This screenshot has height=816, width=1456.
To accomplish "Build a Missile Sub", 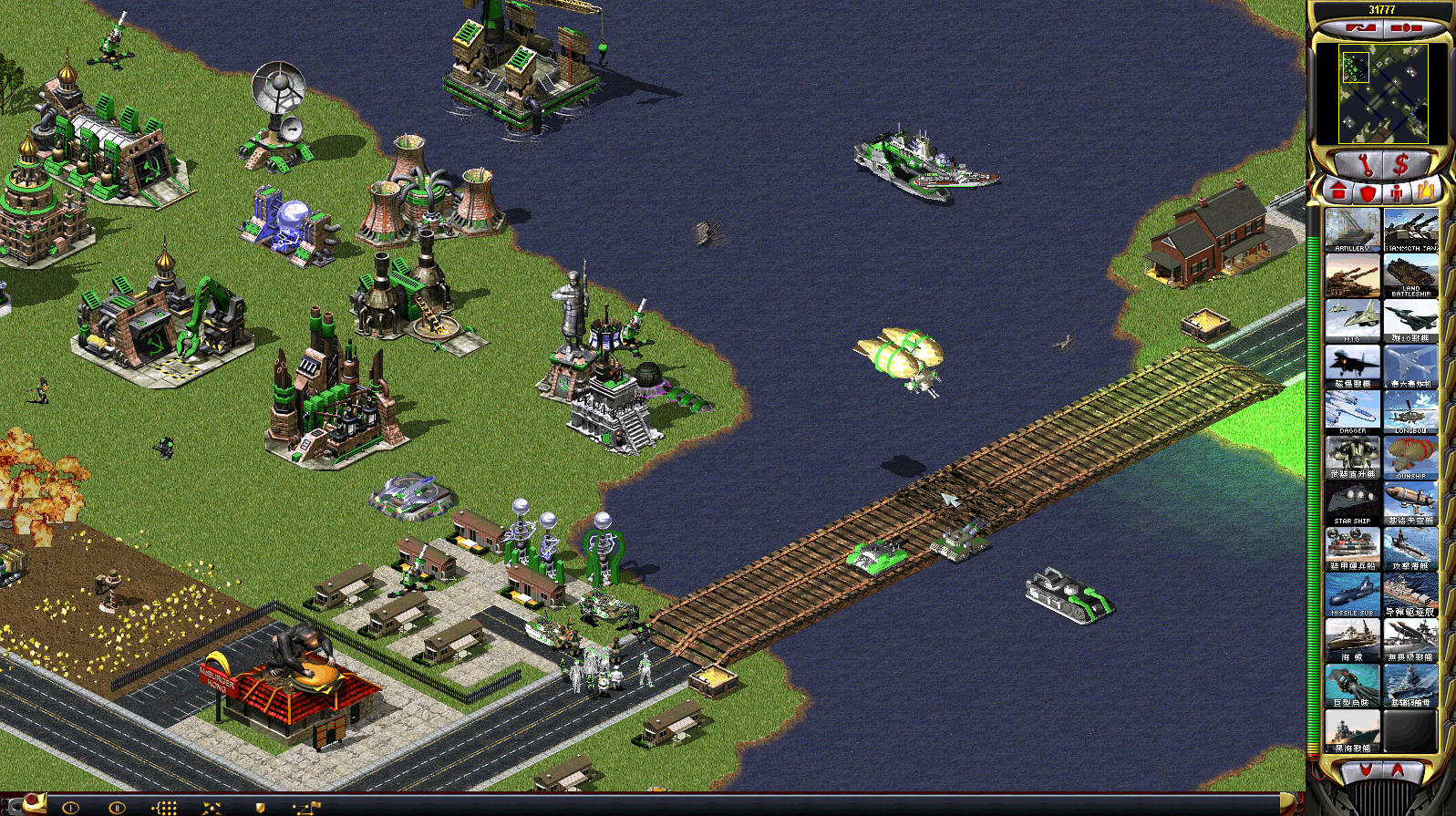I will tap(1352, 594).
